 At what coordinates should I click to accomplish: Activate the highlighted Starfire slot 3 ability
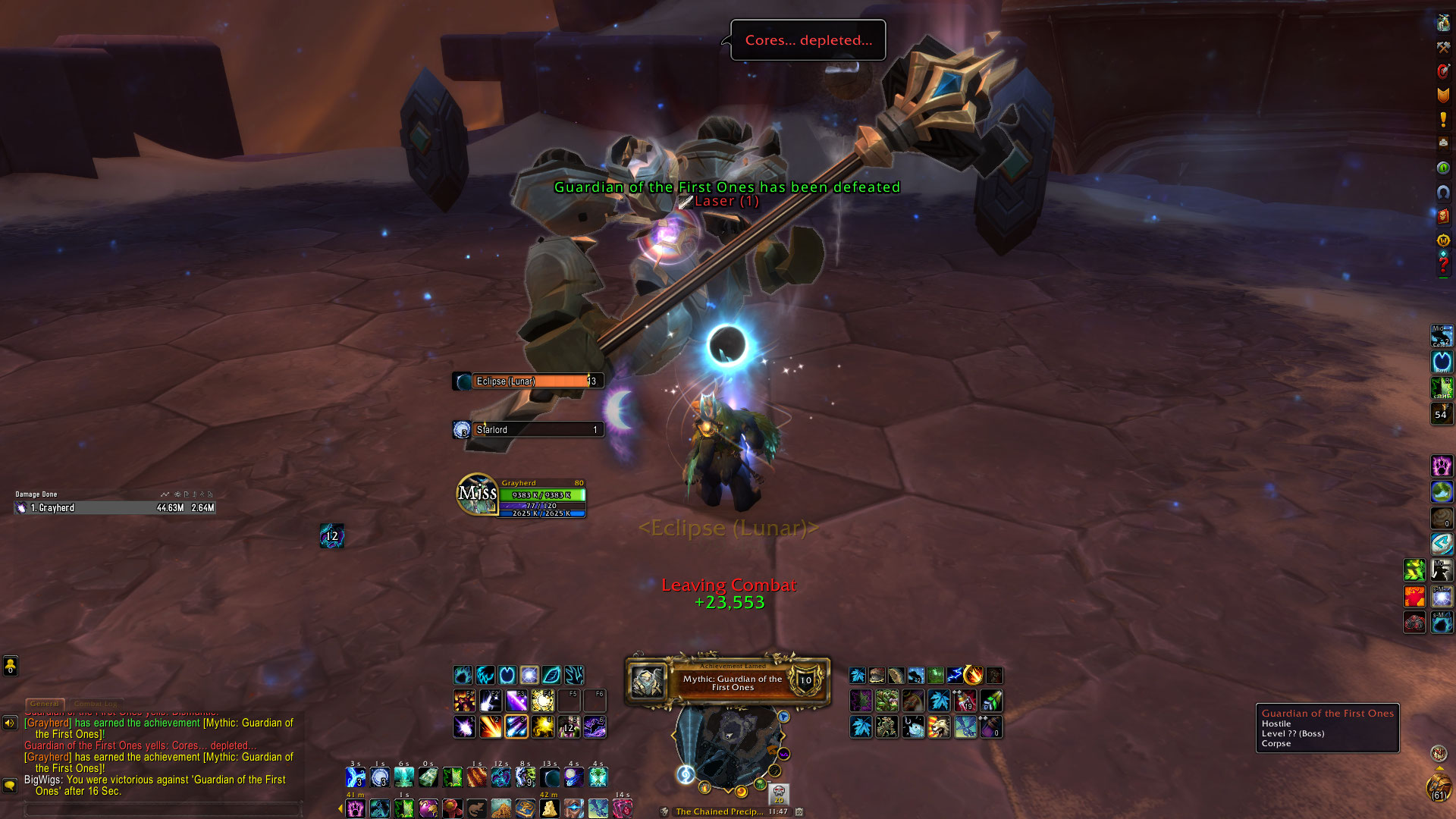click(516, 727)
